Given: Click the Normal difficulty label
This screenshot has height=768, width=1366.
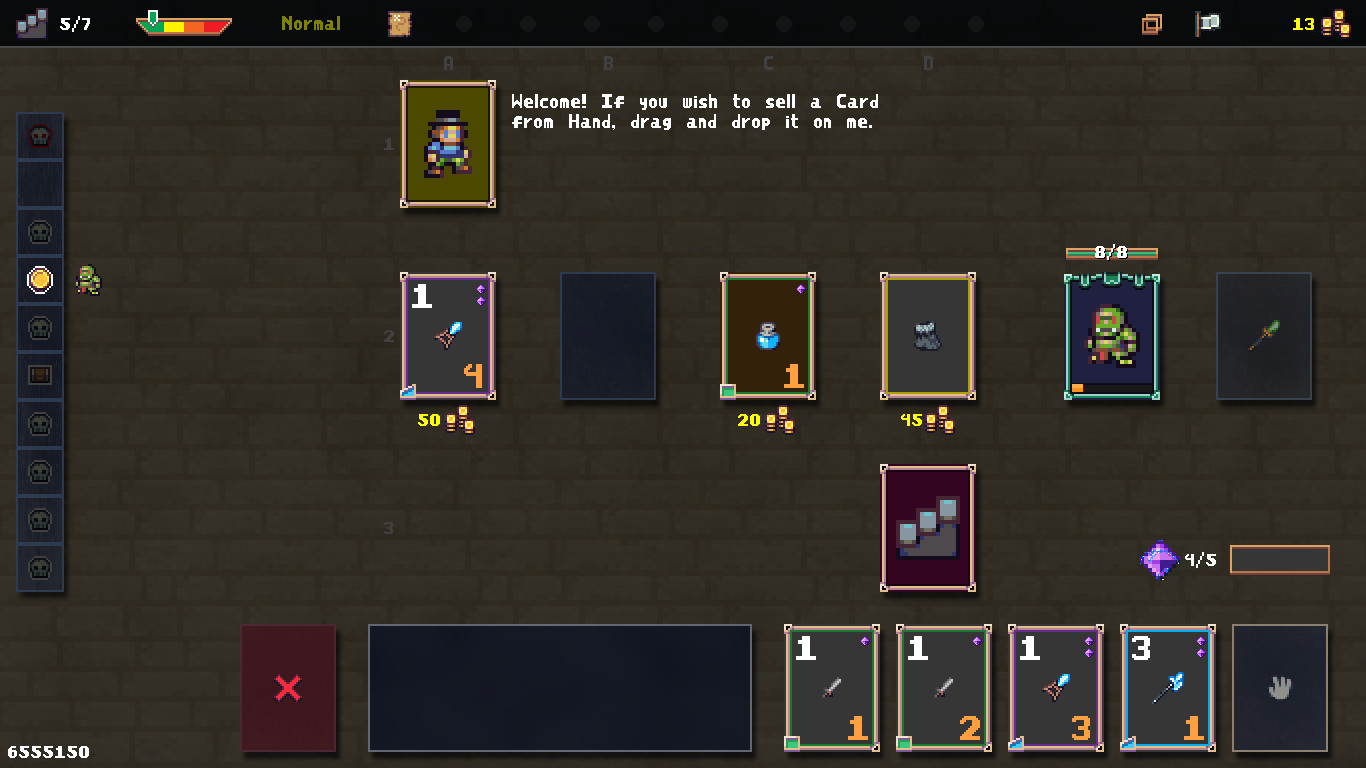Looking at the screenshot, I should (310, 24).
